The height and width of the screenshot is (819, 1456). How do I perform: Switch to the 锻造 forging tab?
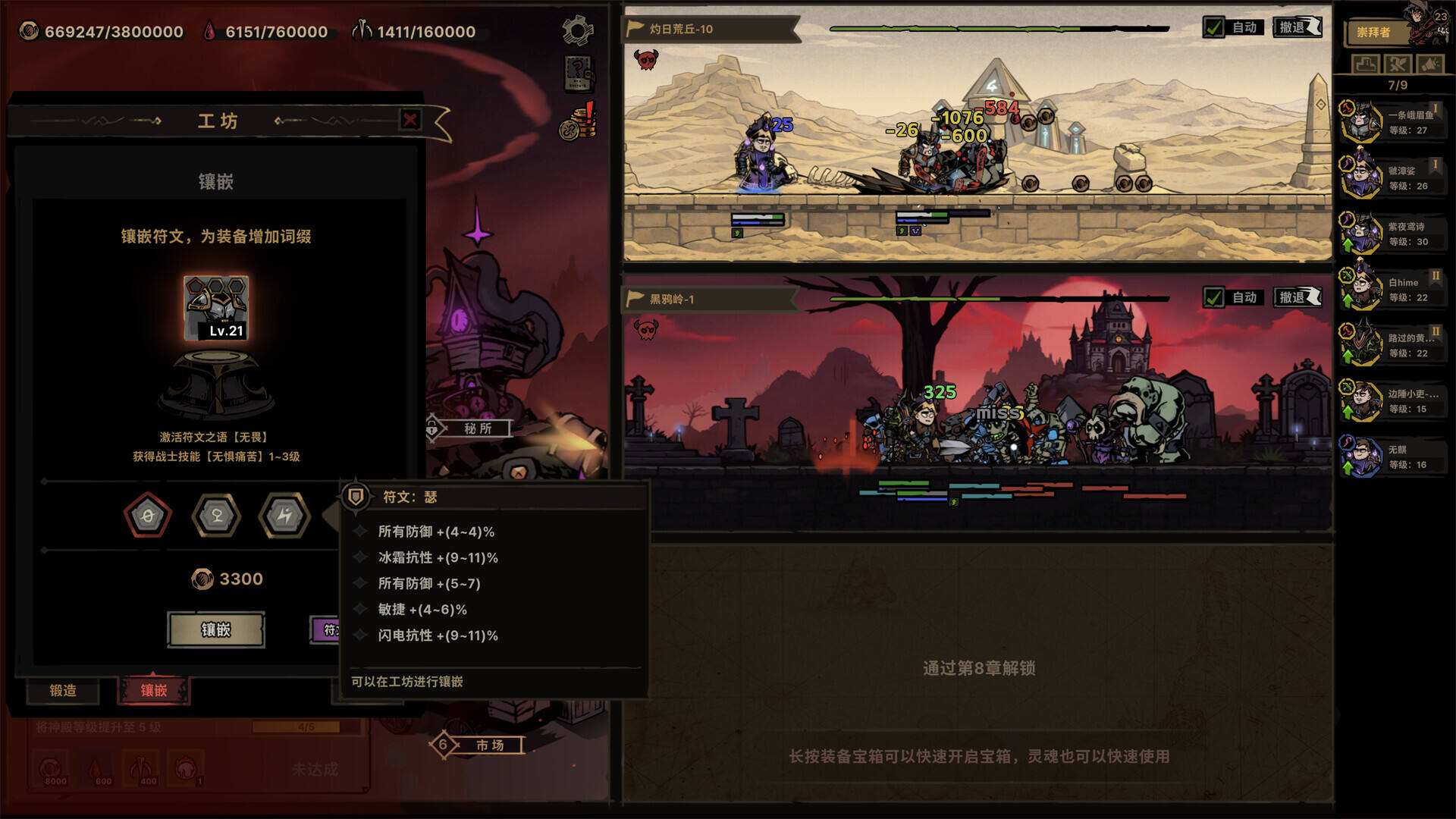click(x=63, y=690)
